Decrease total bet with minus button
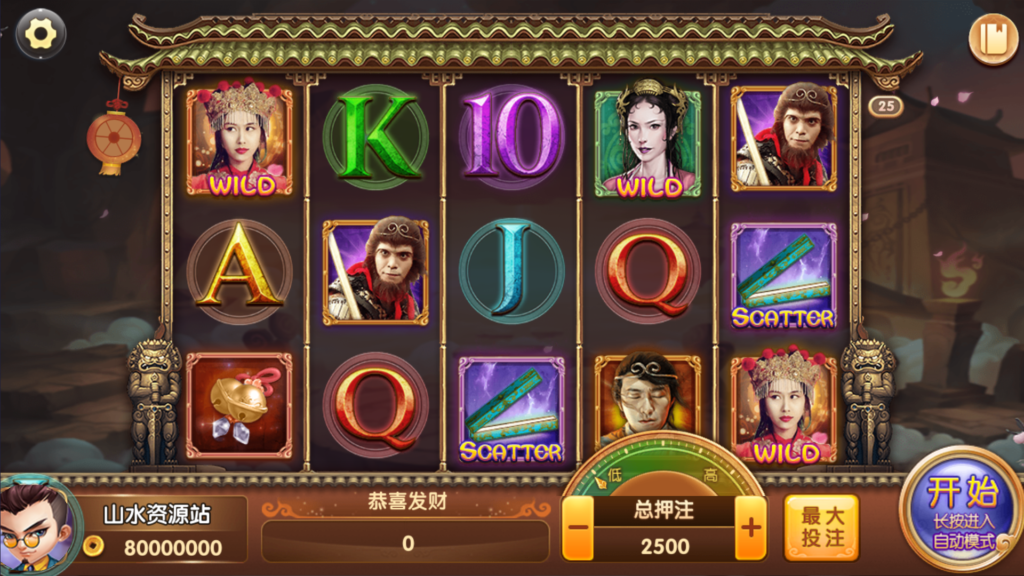 coord(577,527)
